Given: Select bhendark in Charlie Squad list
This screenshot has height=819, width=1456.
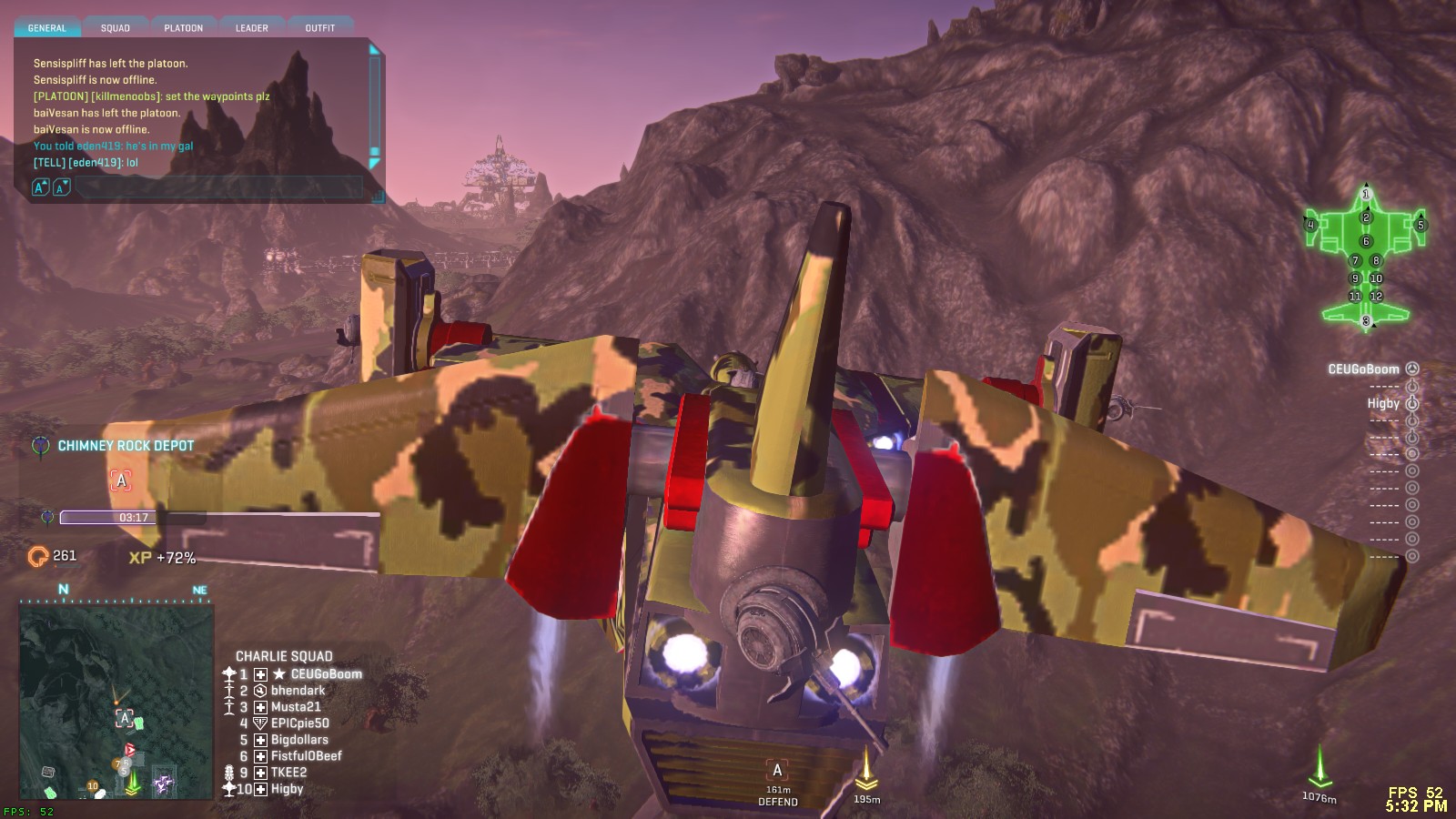Looking at the screenshot, I should (x=298, y=691).
